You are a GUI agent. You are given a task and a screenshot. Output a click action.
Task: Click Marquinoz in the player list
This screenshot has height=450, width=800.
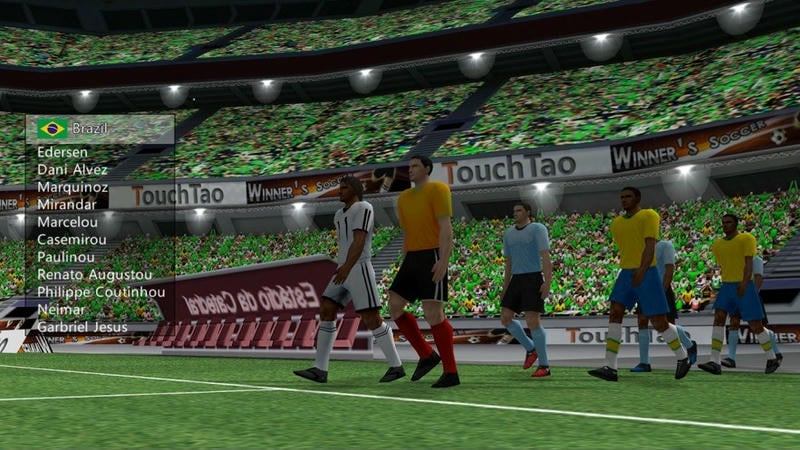(72, 187)
